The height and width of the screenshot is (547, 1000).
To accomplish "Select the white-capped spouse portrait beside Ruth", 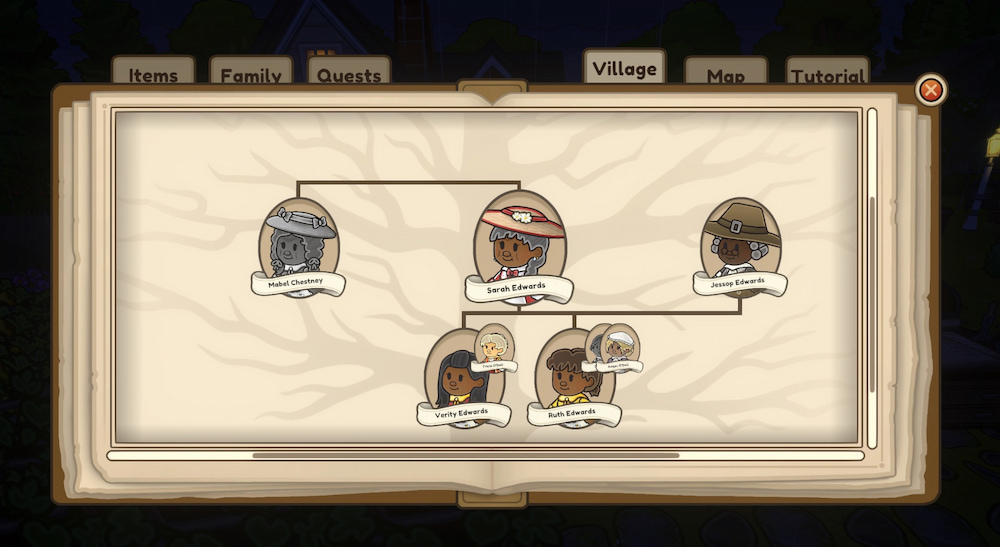I will pyautogui.click(x=620, y=346).
